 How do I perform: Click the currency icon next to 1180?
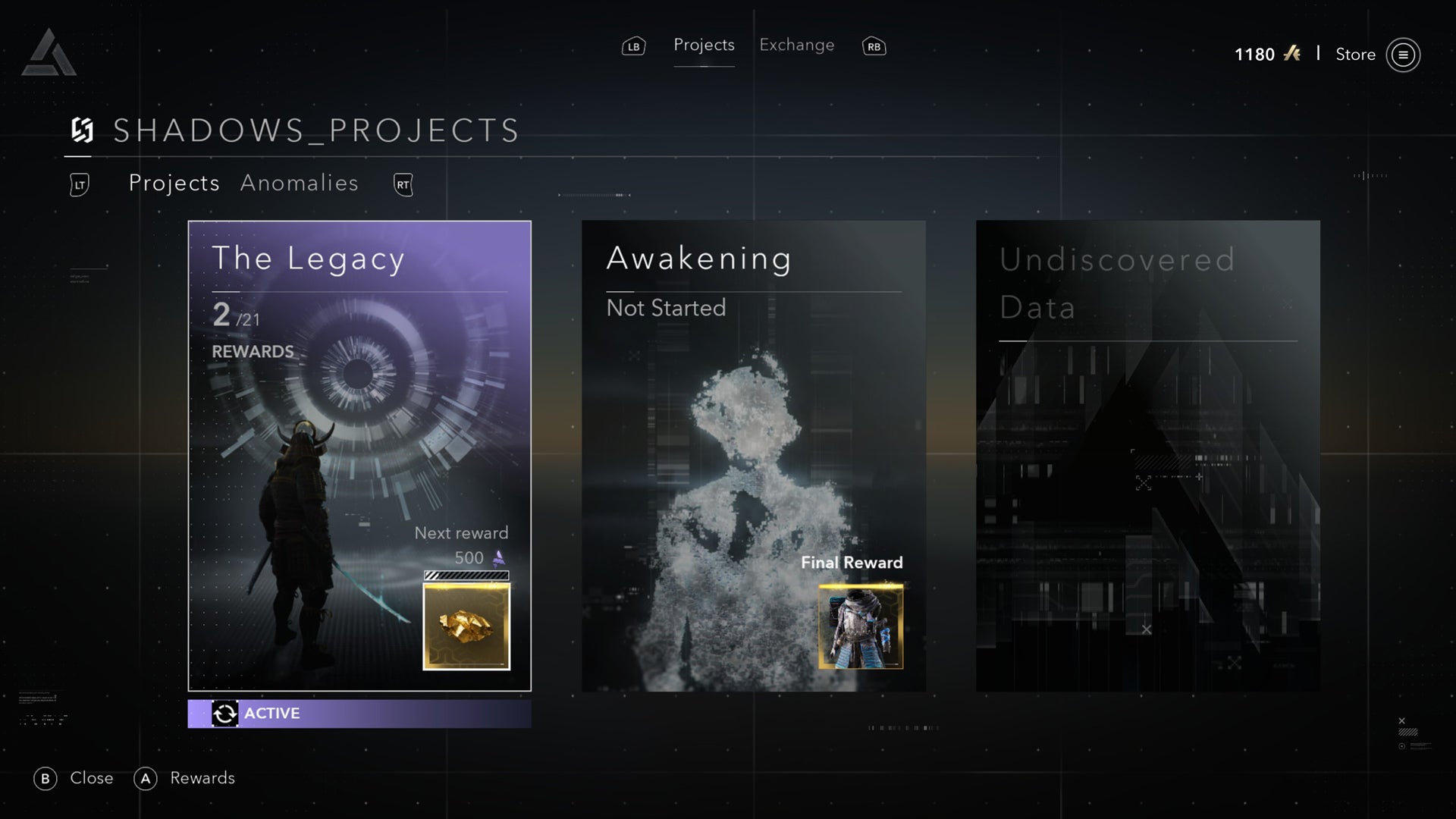click(1291, 54)
